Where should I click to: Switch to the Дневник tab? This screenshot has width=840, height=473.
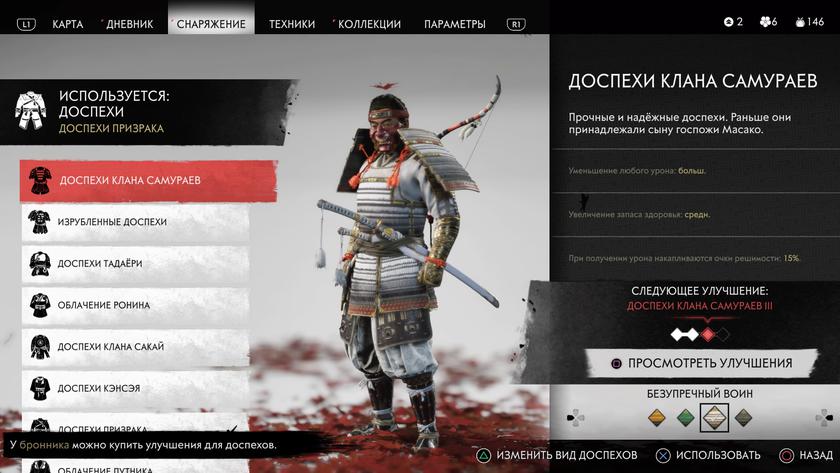coord(130,23)
